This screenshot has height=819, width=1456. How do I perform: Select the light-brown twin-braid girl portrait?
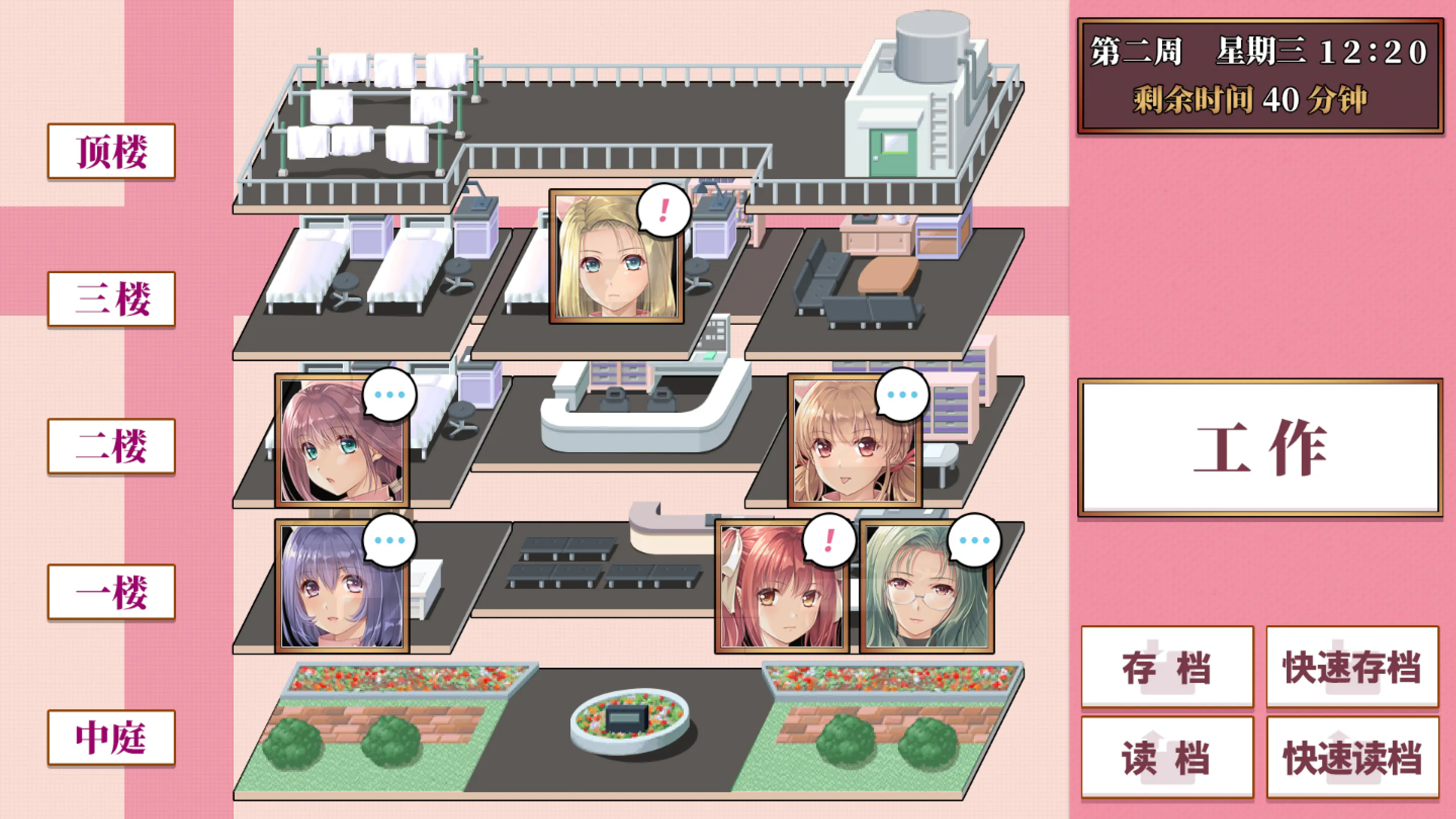coord(854,442)
